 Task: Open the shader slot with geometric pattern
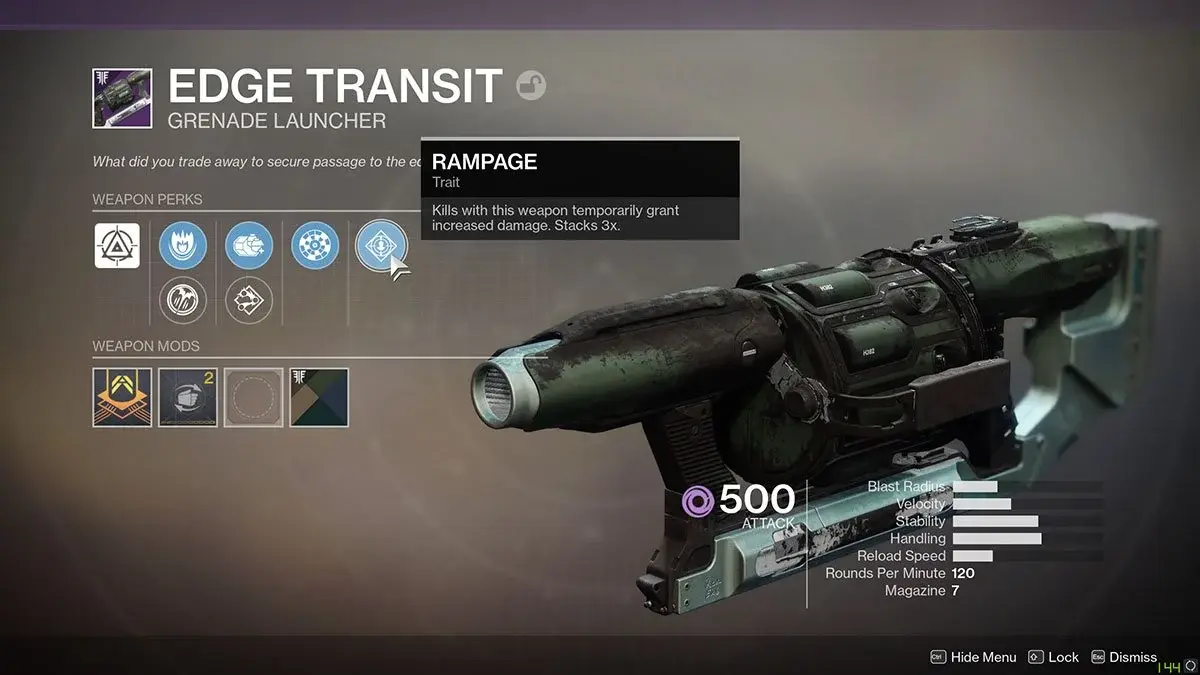319,397
